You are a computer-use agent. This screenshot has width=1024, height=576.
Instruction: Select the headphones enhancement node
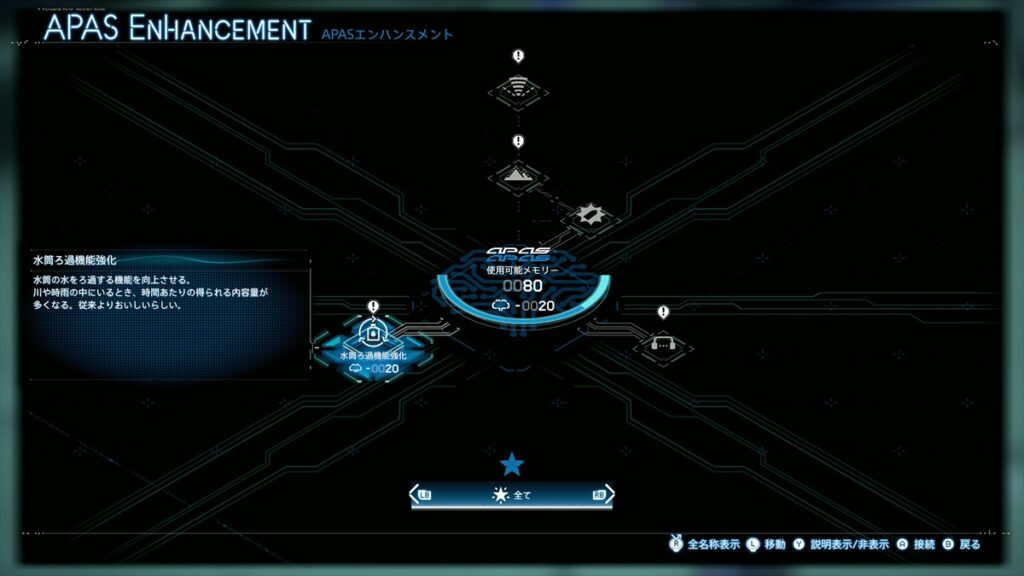(x=663, y=343)
